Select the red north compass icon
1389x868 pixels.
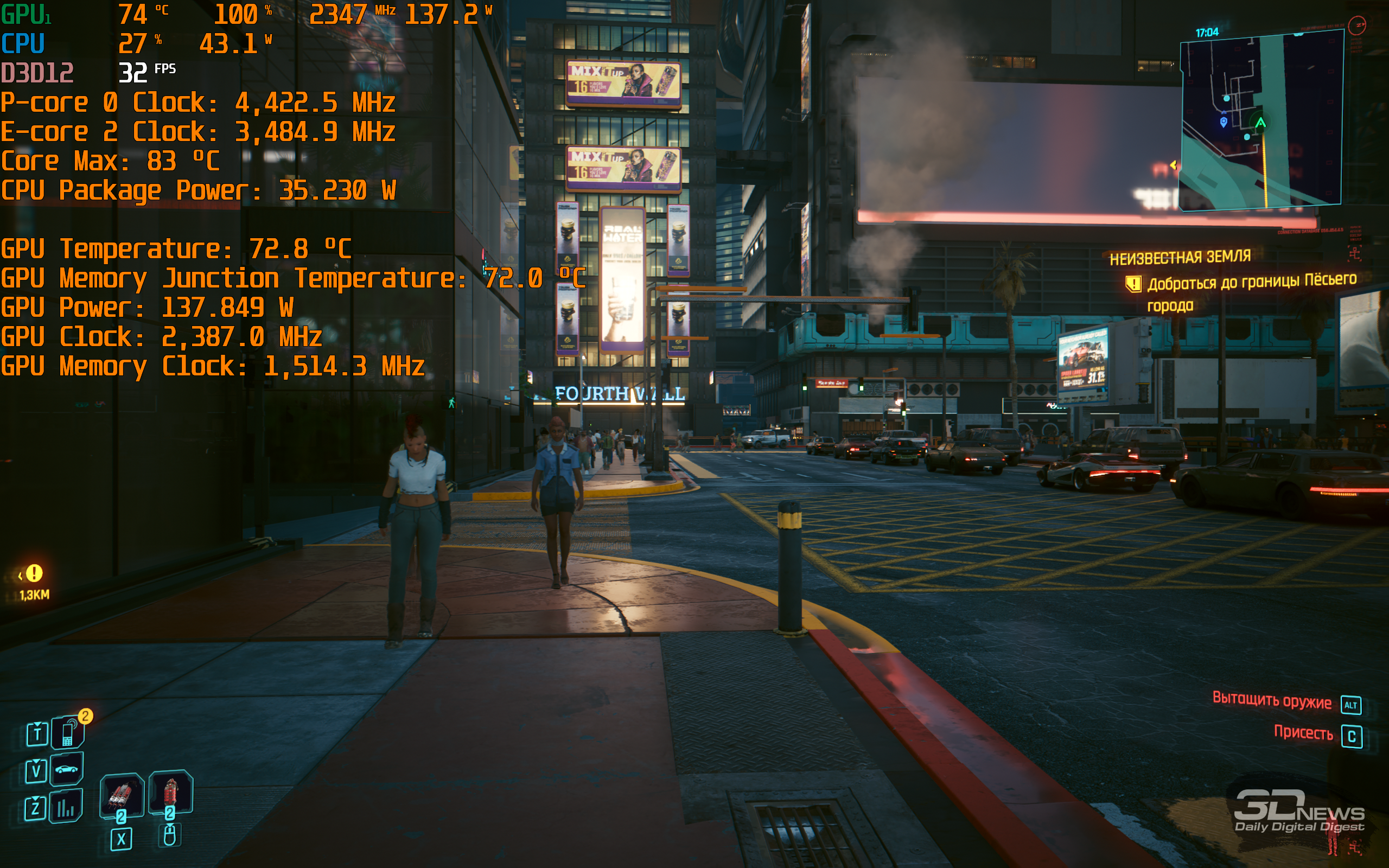tap(1357, 25)
